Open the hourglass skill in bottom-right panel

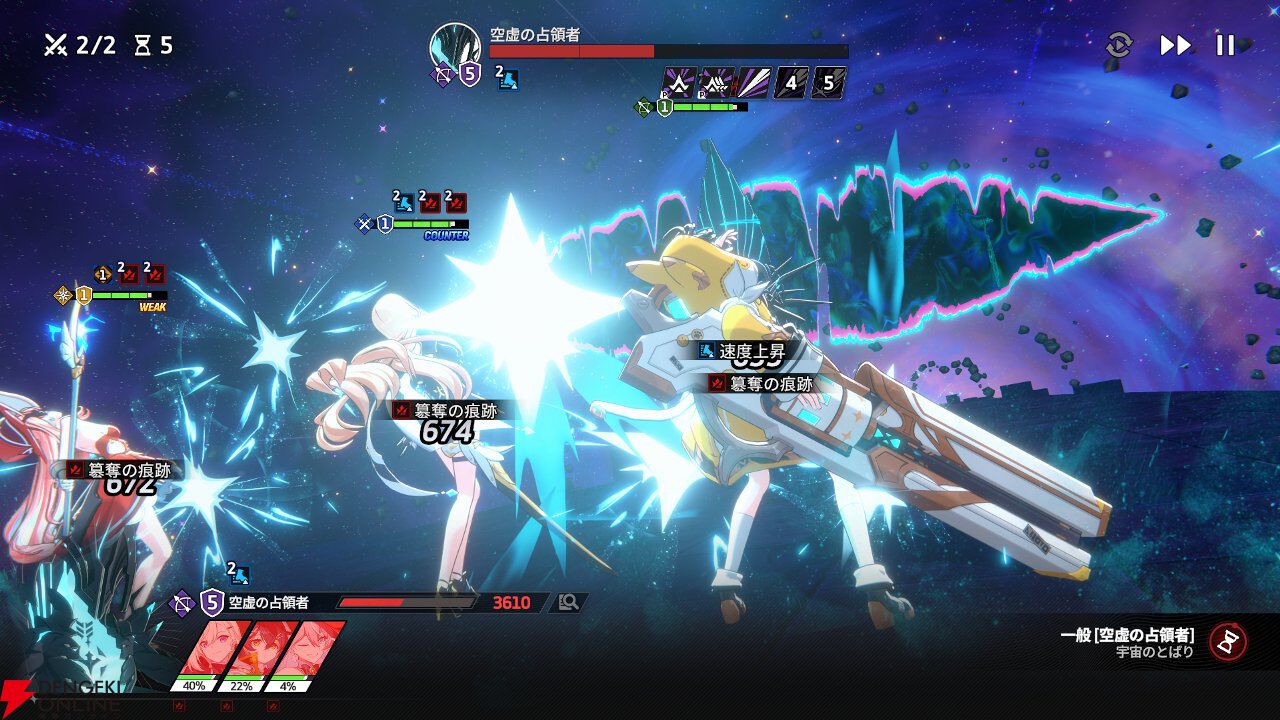[x=1227, y=641]
